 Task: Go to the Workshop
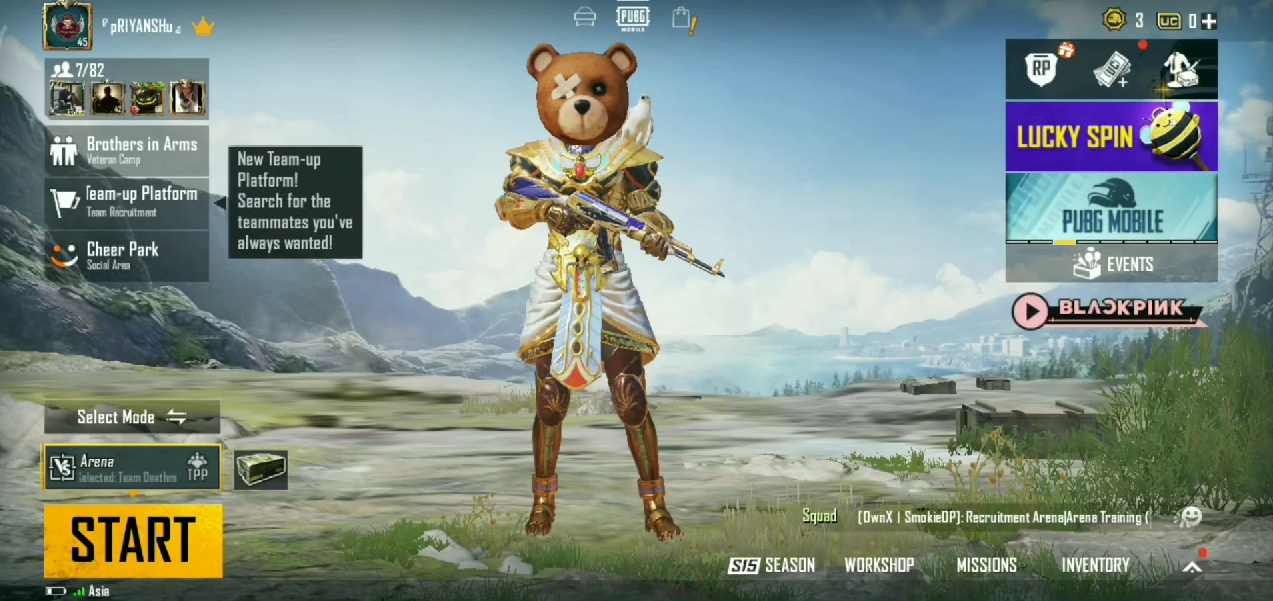(879, 566)
